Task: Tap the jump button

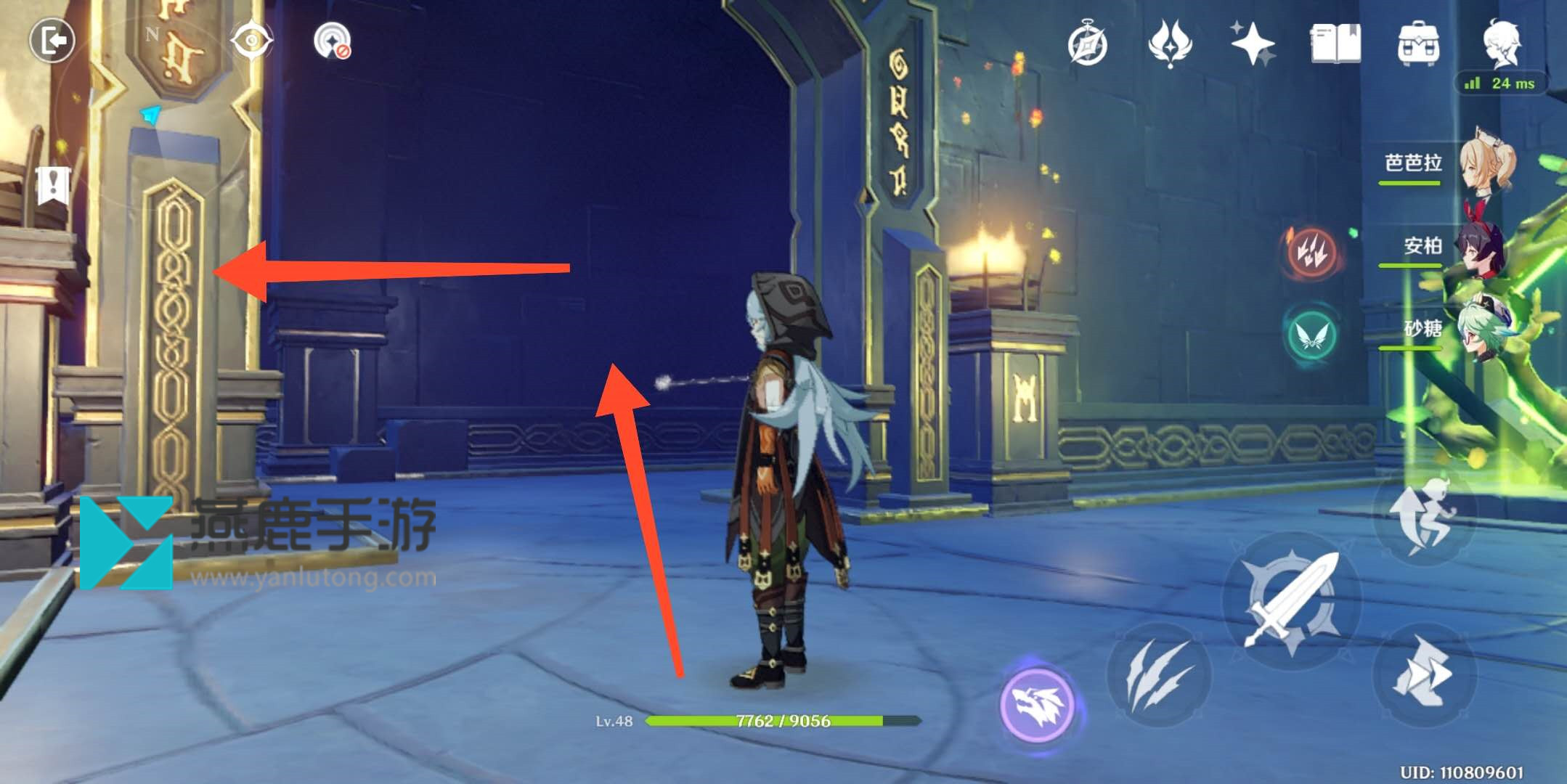Action: tap(1424, 516)
